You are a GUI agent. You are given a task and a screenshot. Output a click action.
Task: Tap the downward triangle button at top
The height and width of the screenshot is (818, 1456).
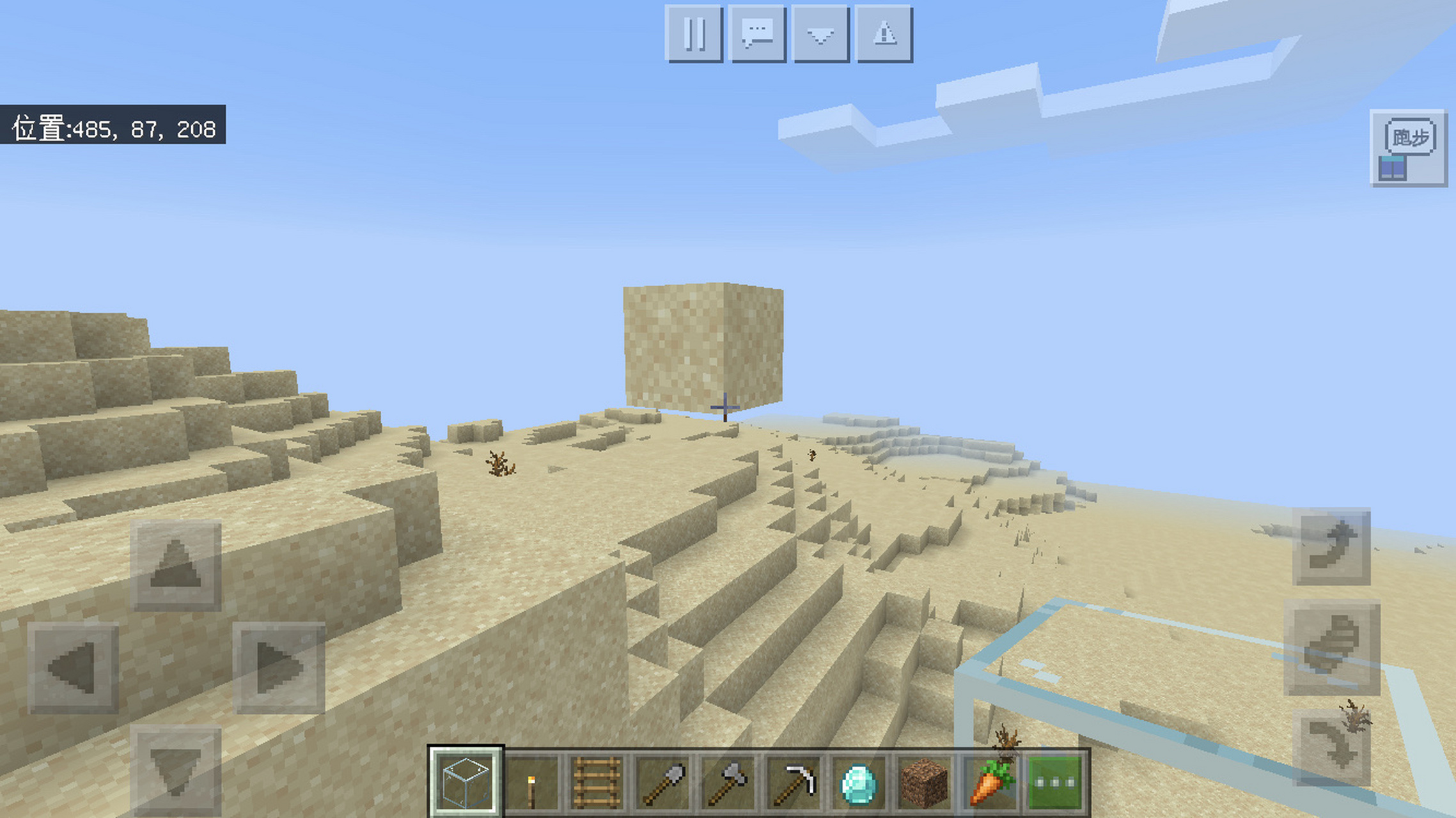click(x=820, y=33)
